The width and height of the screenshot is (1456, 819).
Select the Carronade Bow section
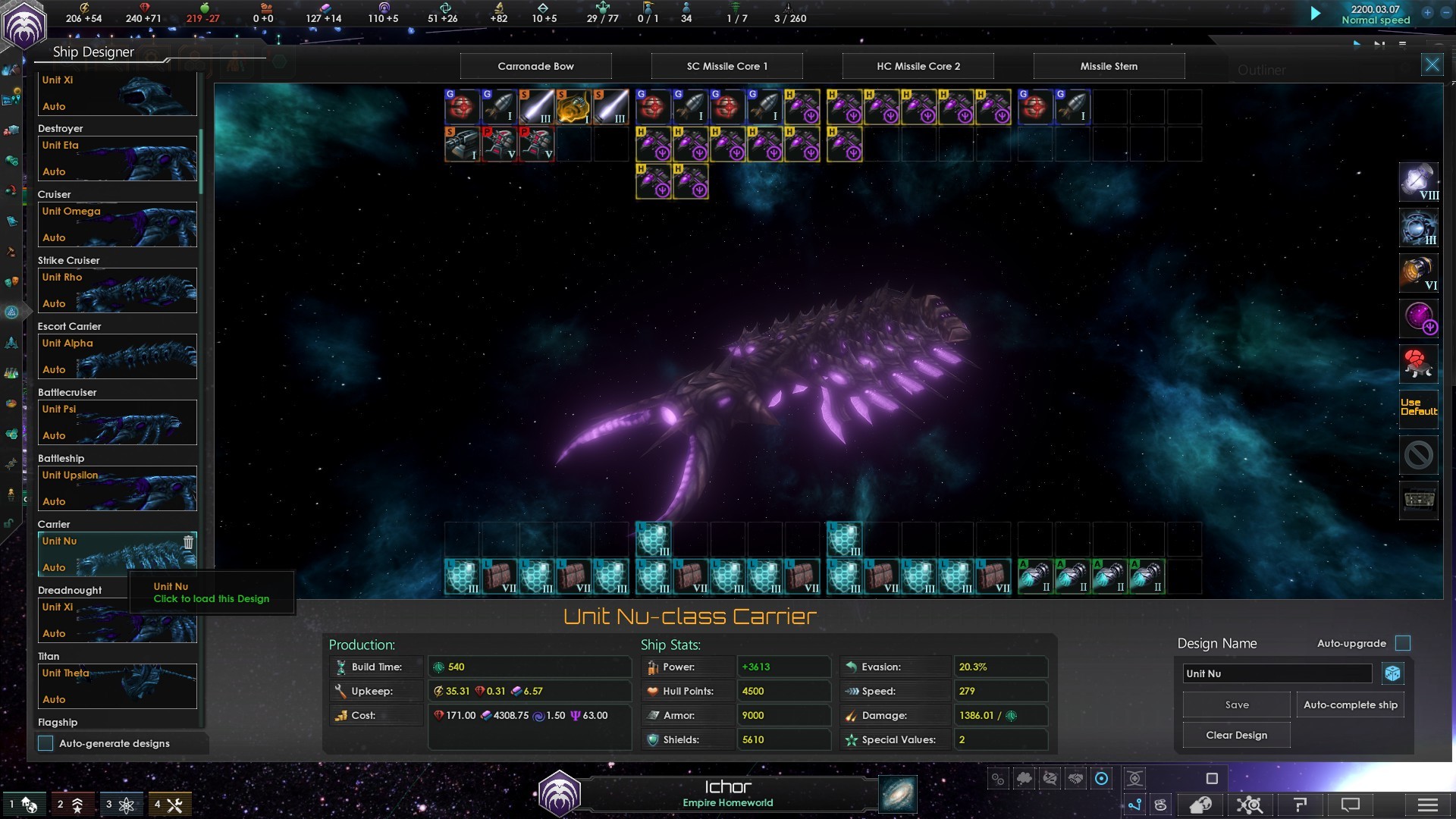[x=535, y=66]
